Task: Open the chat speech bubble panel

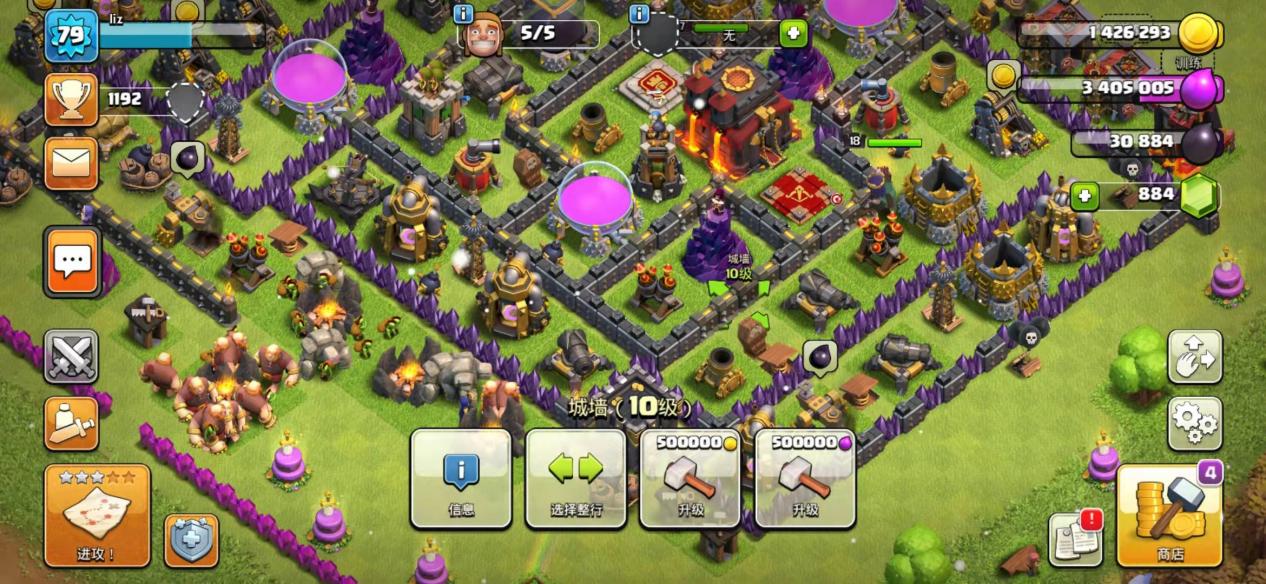Action: pos(72,262)
